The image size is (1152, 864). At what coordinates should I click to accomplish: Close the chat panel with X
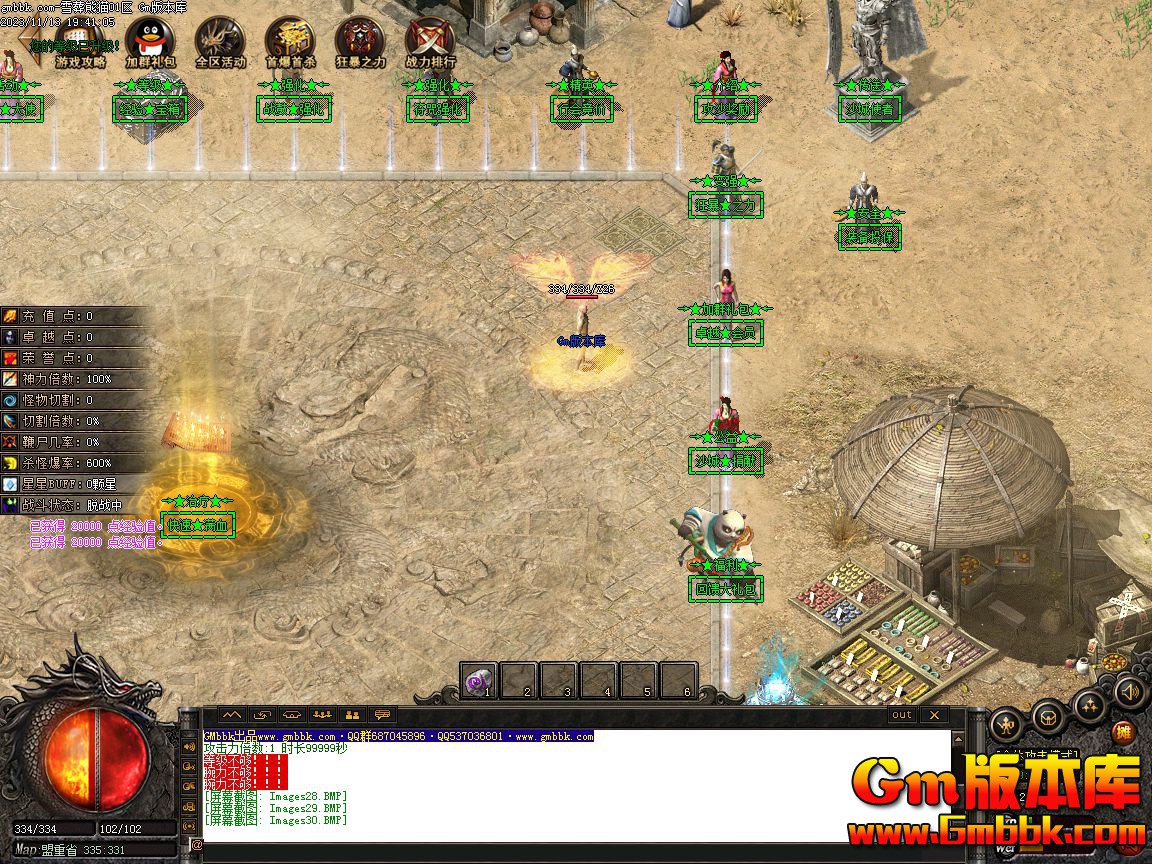[933, 715]
